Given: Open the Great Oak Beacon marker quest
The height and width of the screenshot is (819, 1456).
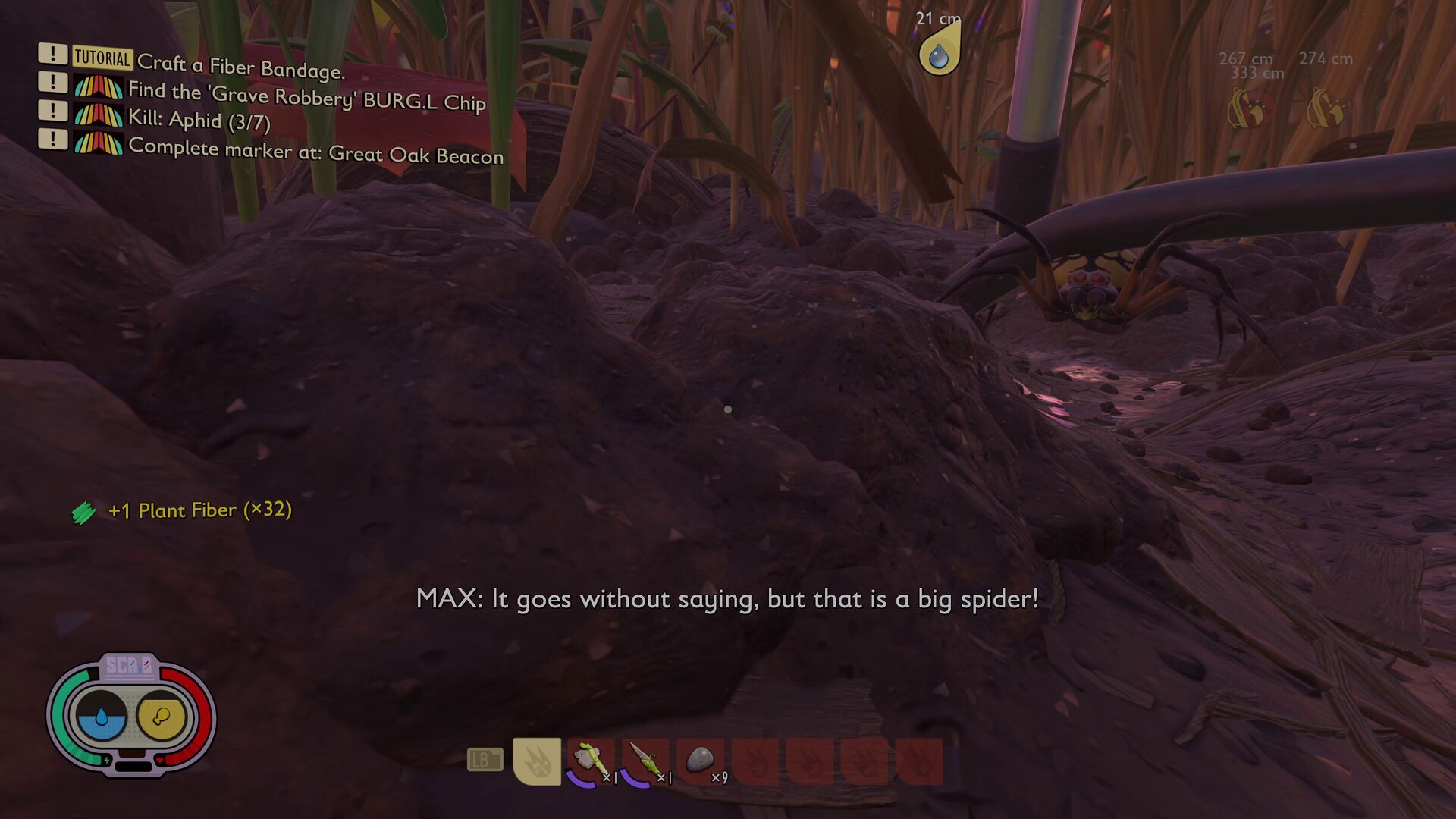Looking at the screenshot, I should pos(315,150).
